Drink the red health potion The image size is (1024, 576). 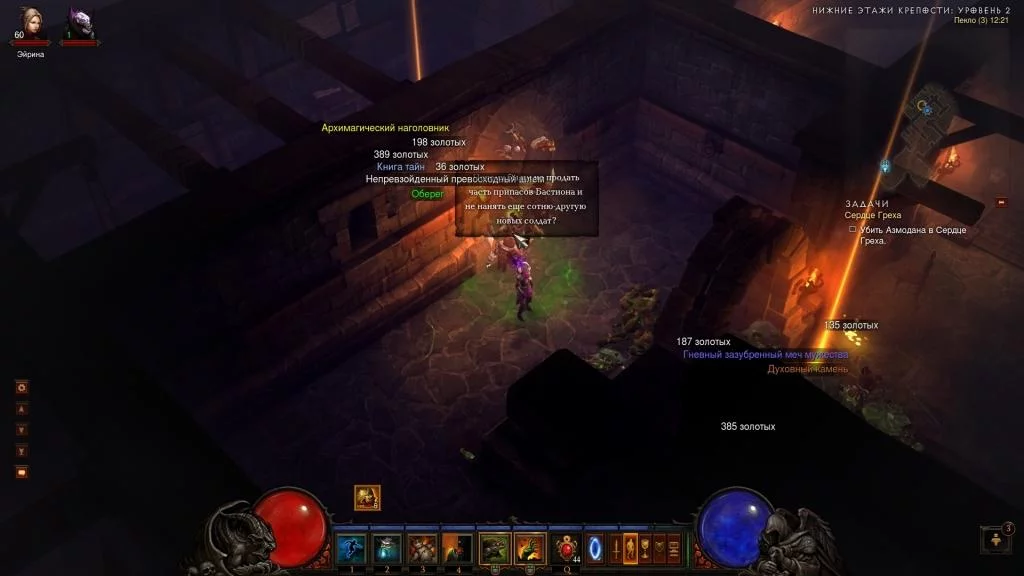[567, 547]
